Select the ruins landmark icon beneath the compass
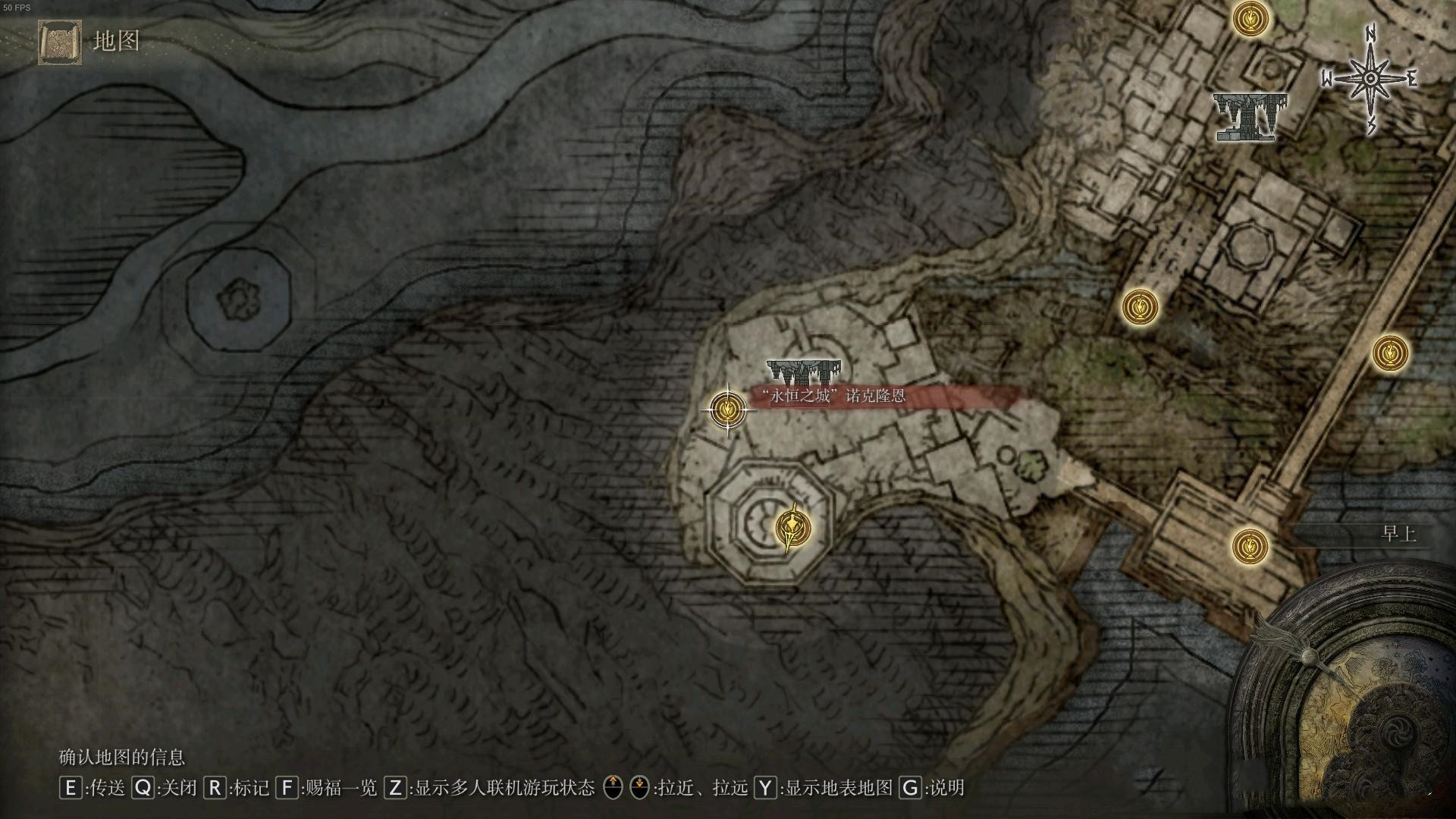Viewport: 1456px width, 819px height. (1250, 116)
